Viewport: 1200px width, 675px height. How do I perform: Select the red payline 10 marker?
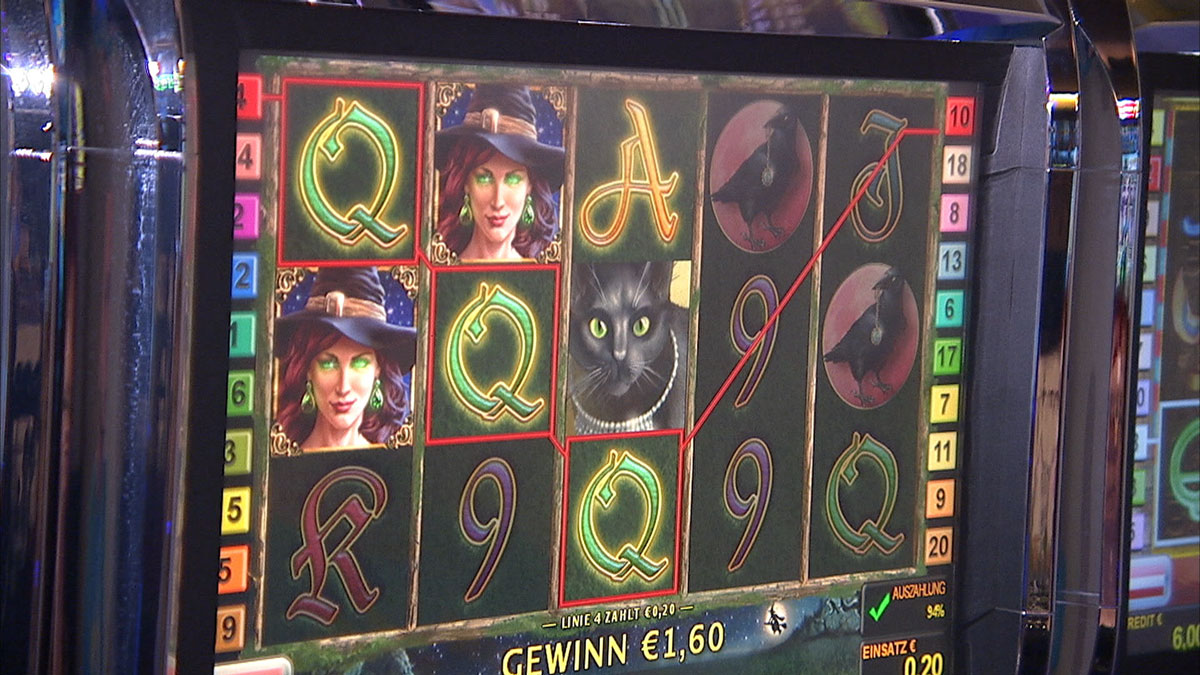coord(959,117)
